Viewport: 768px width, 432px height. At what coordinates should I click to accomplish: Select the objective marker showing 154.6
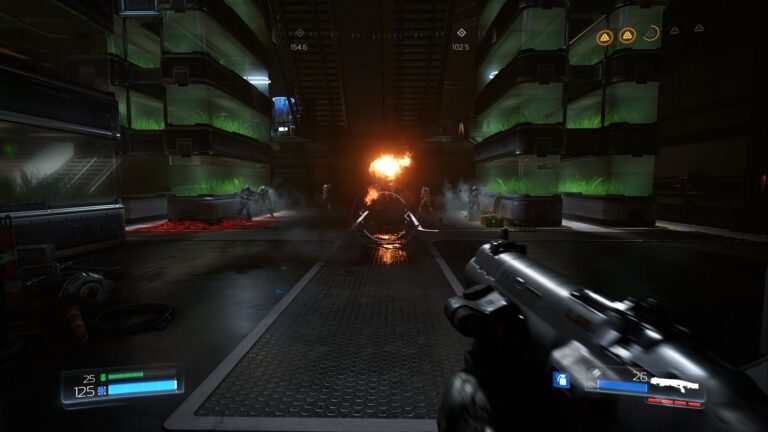(299, 33)
